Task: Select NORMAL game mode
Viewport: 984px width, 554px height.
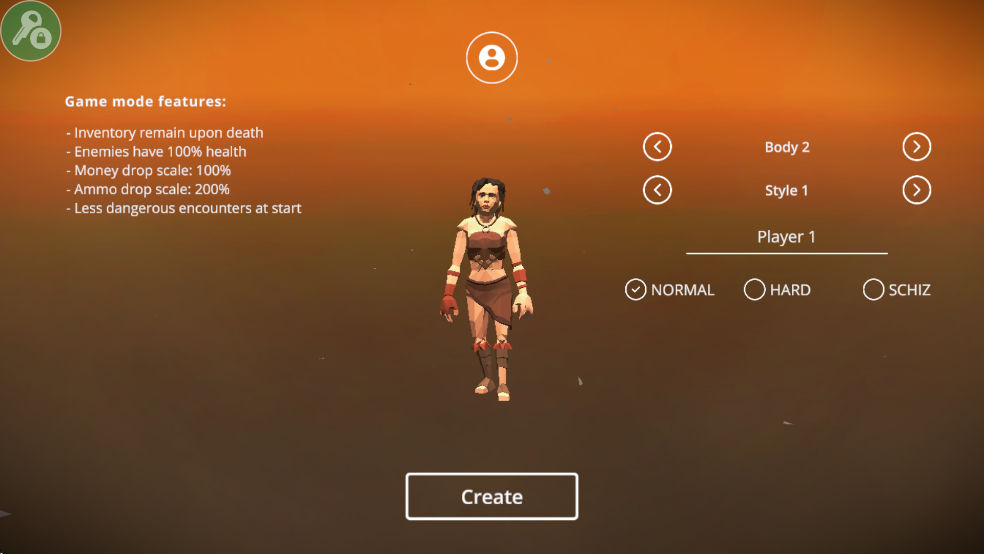Action: (x=636, y=290)
